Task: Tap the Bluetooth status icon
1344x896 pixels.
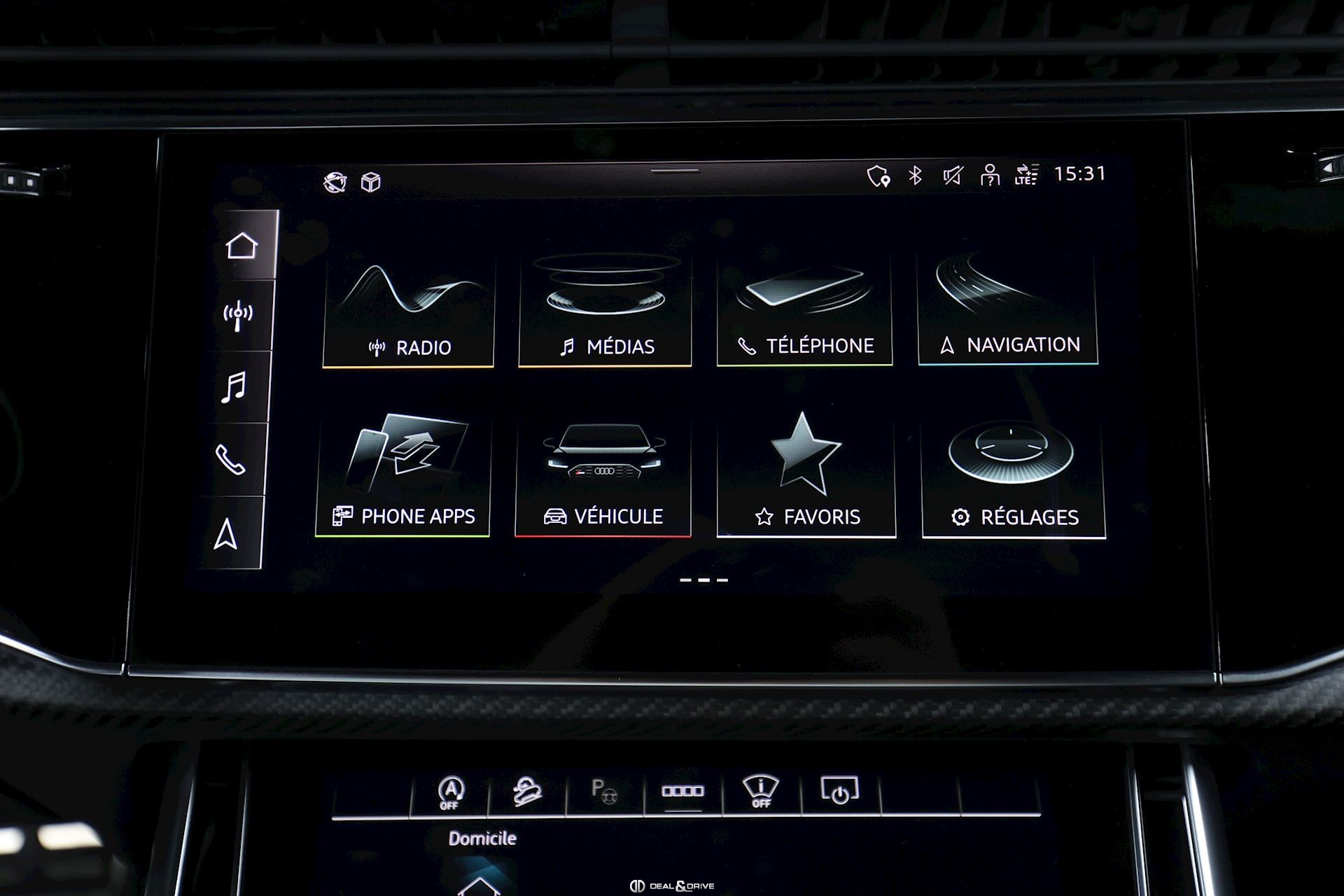Action: [915, 175]
